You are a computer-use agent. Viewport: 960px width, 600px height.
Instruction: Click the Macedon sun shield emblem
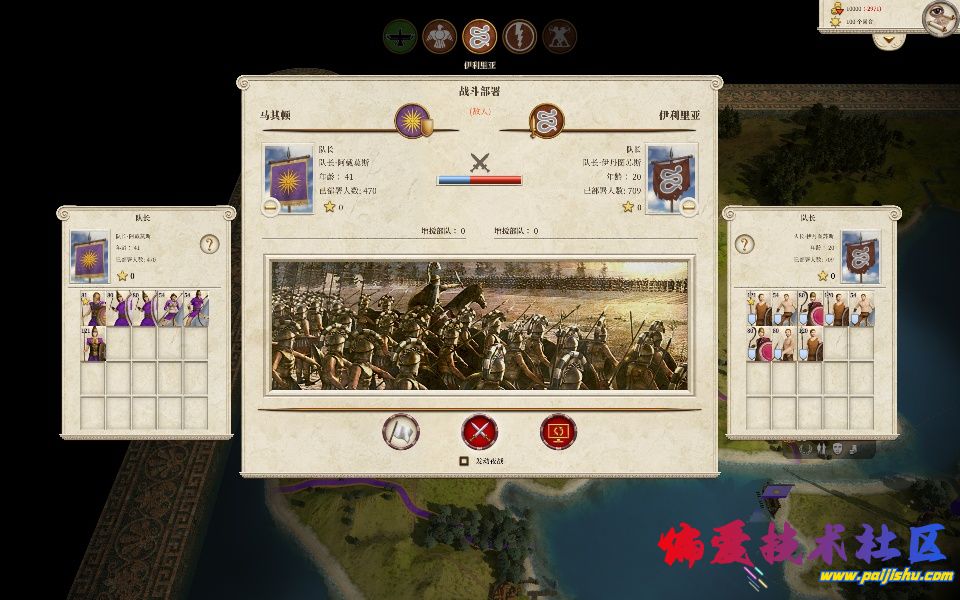pyautogui.click(x=413, y=123)
